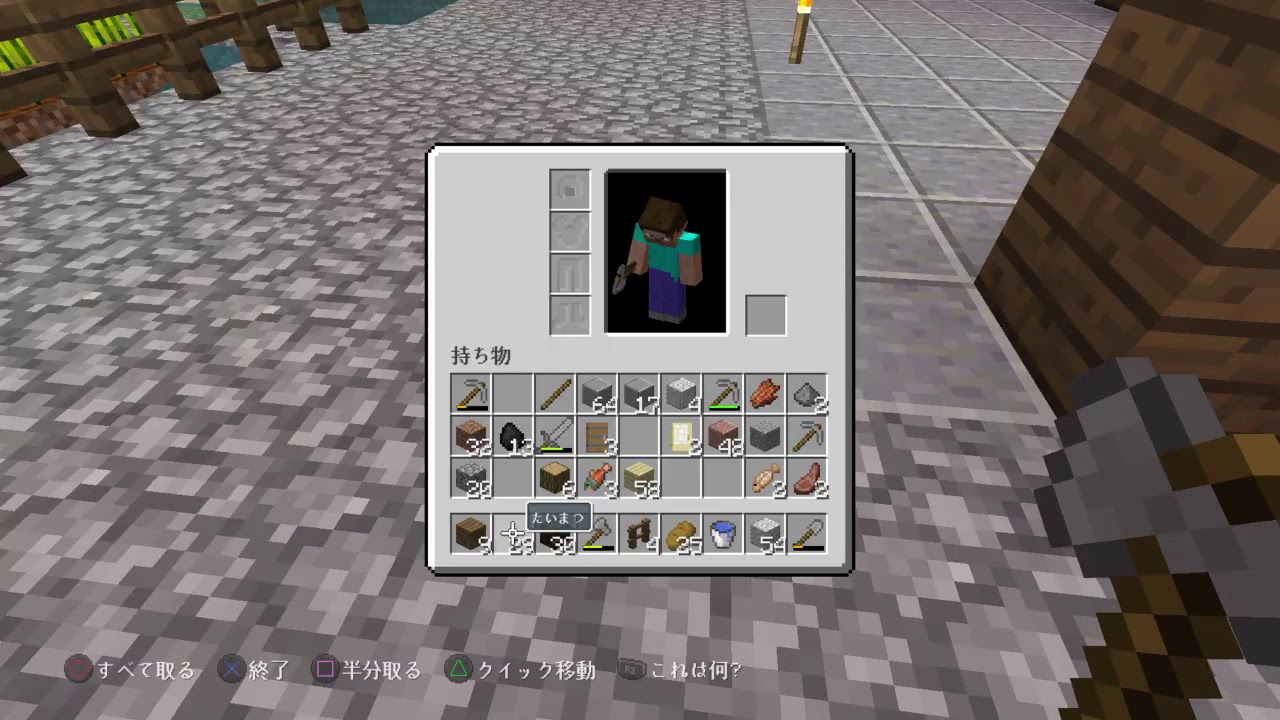1280x720 pixels.
Task: Pick up the oak fence stack
Action: click(x=638, y=535)
